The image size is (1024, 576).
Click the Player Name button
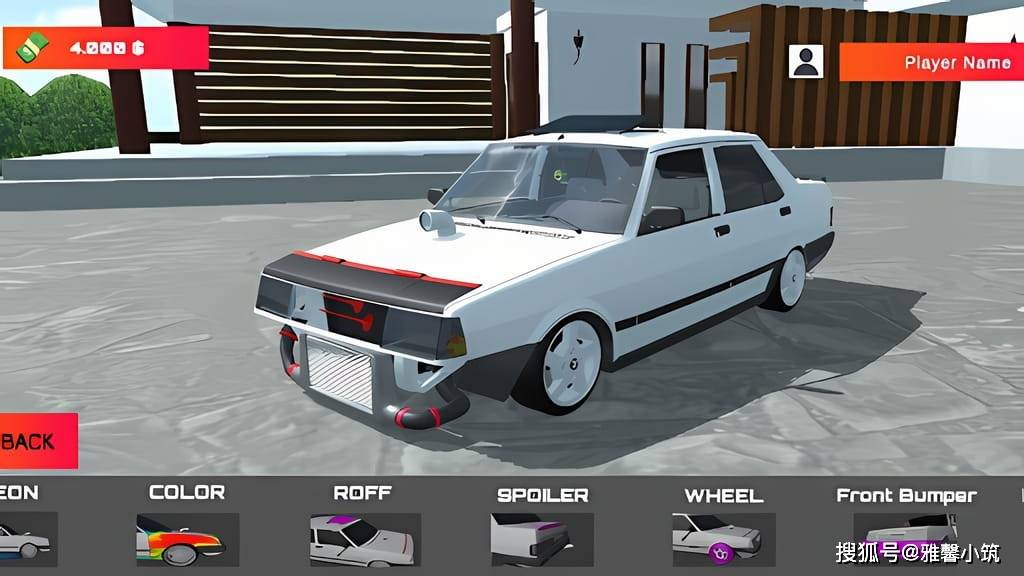[932, 62]
